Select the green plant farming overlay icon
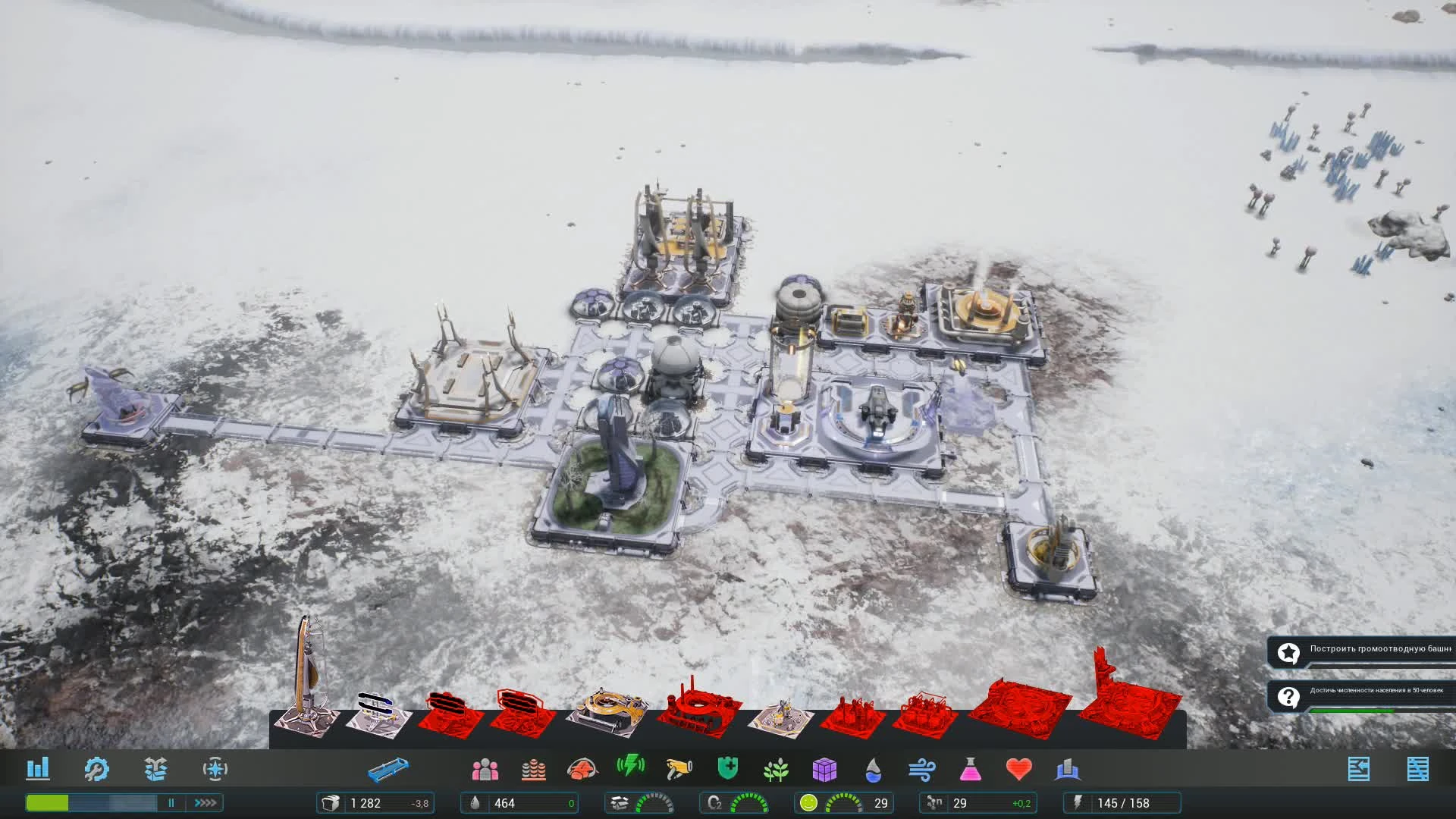The image size is (1456, 819). [x=777, y=769]
